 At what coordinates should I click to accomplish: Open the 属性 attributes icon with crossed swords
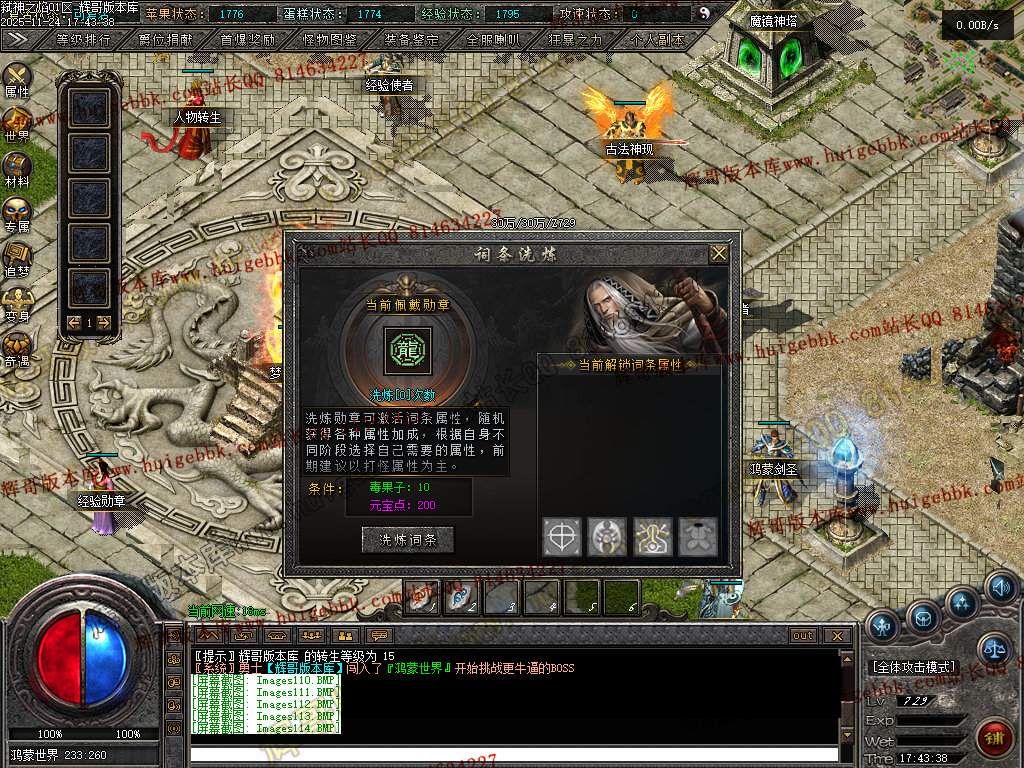[x=17, y=78]
